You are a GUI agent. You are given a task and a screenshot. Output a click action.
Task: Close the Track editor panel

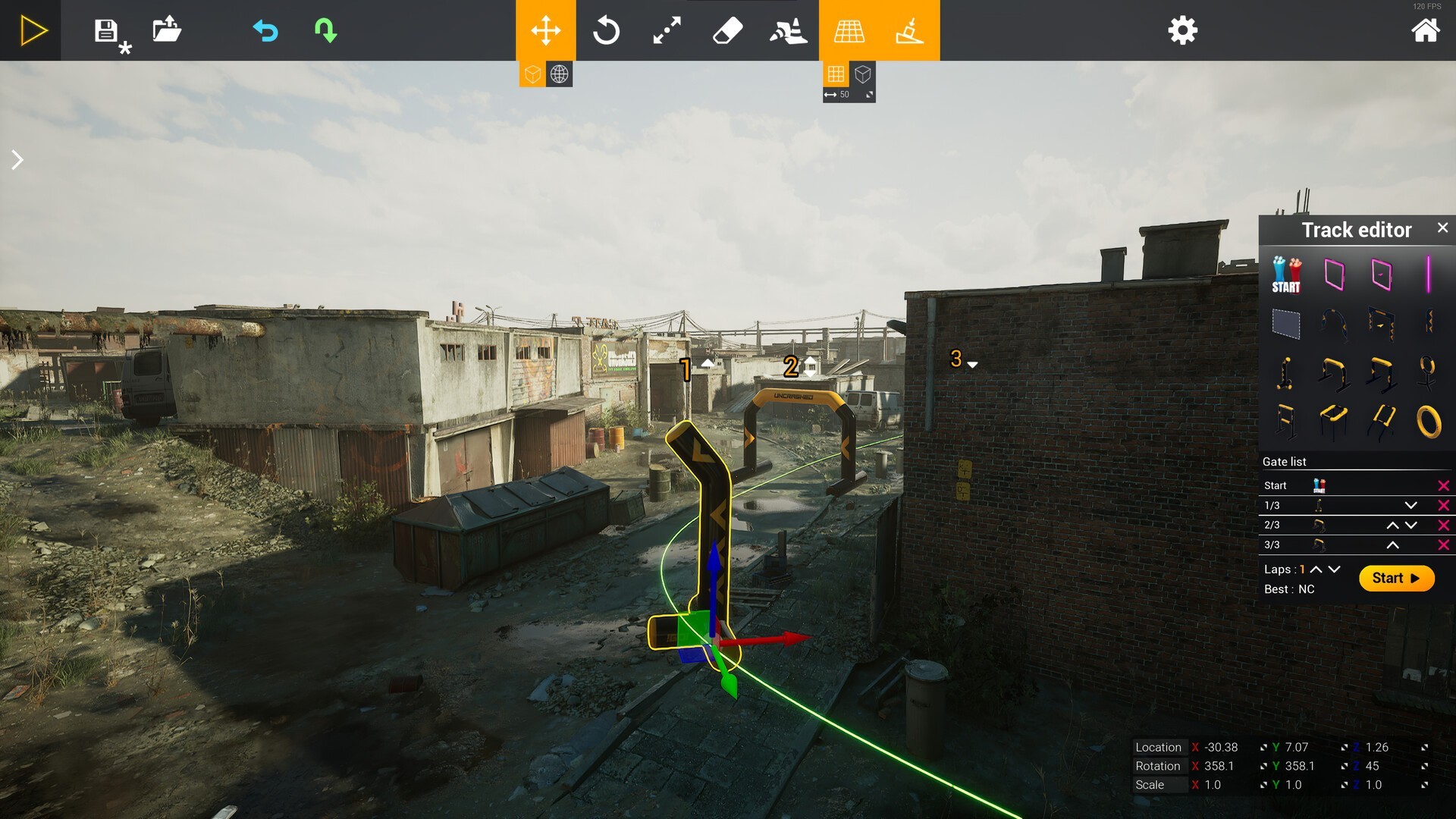coord(1442,227)
